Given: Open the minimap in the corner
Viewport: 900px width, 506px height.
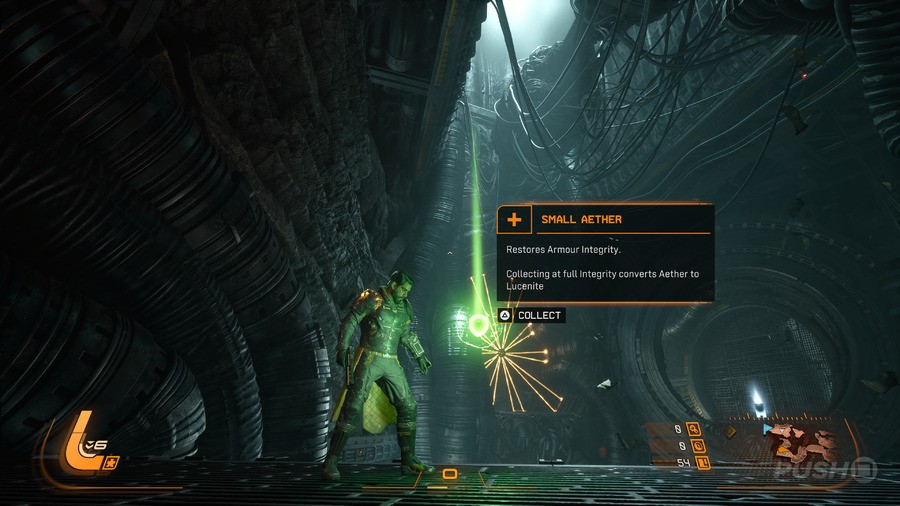Looking at the screenshot, I should 803,444.
